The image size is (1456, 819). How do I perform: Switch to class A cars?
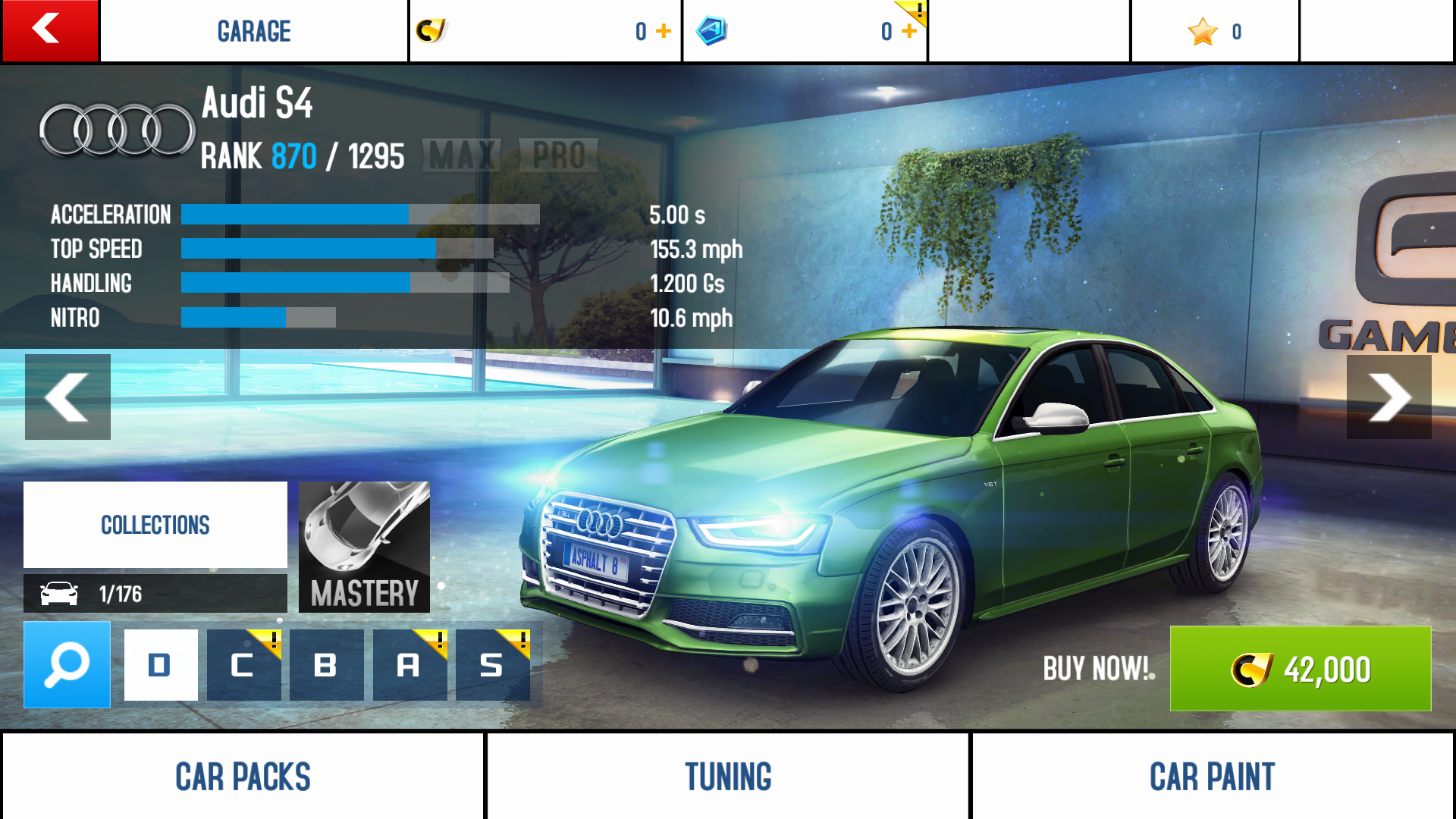pos(409,665)
